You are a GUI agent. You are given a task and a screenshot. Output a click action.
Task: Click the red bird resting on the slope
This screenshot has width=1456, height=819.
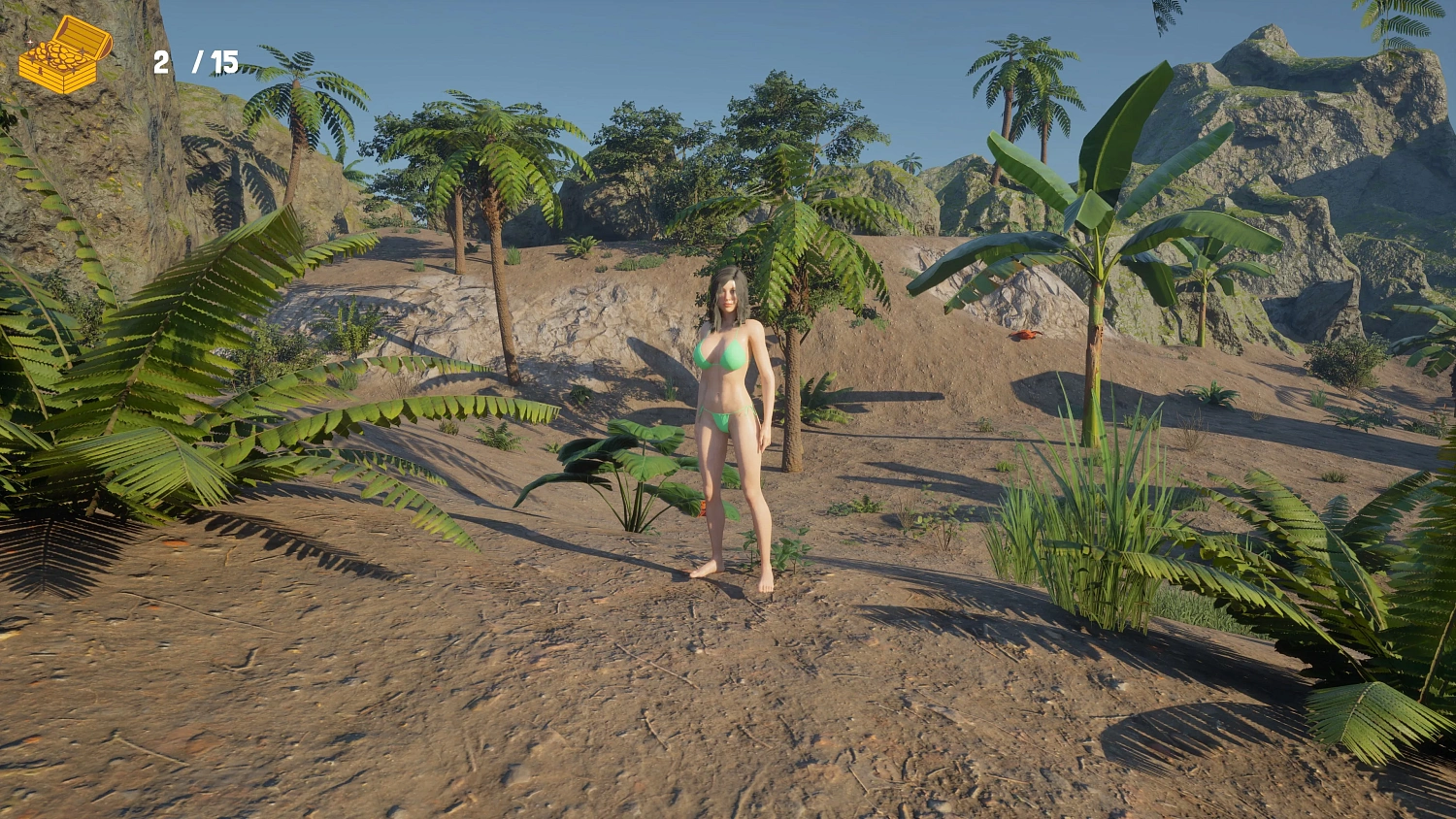pyautogui.click(x=1024, y=335)
